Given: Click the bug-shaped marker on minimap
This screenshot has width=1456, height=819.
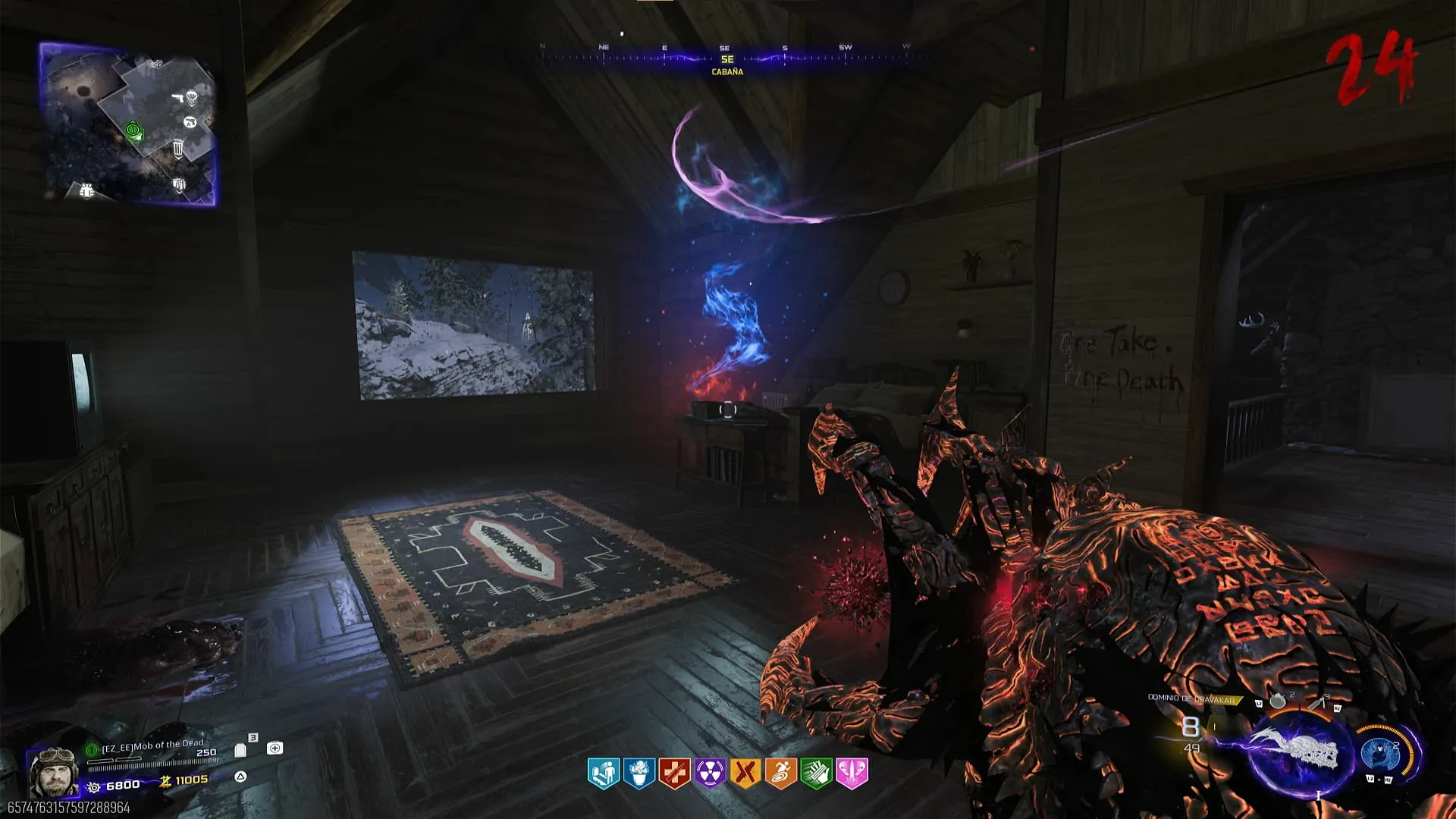Looking at the screenshot, I should pyautogui.click(x=86, y=190).
